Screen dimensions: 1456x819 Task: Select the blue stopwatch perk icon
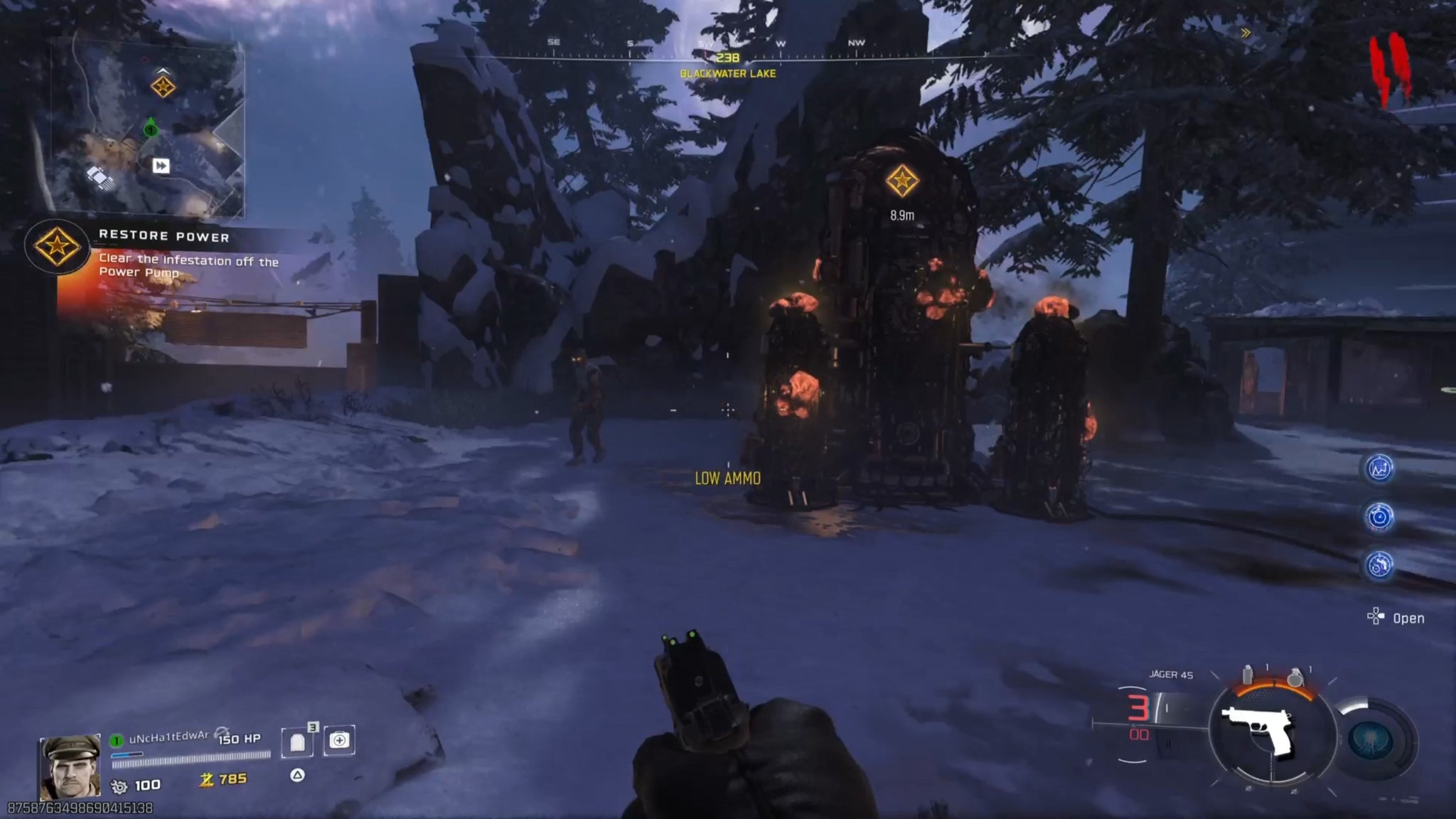pyautogui.click(x=1379, y=517)
